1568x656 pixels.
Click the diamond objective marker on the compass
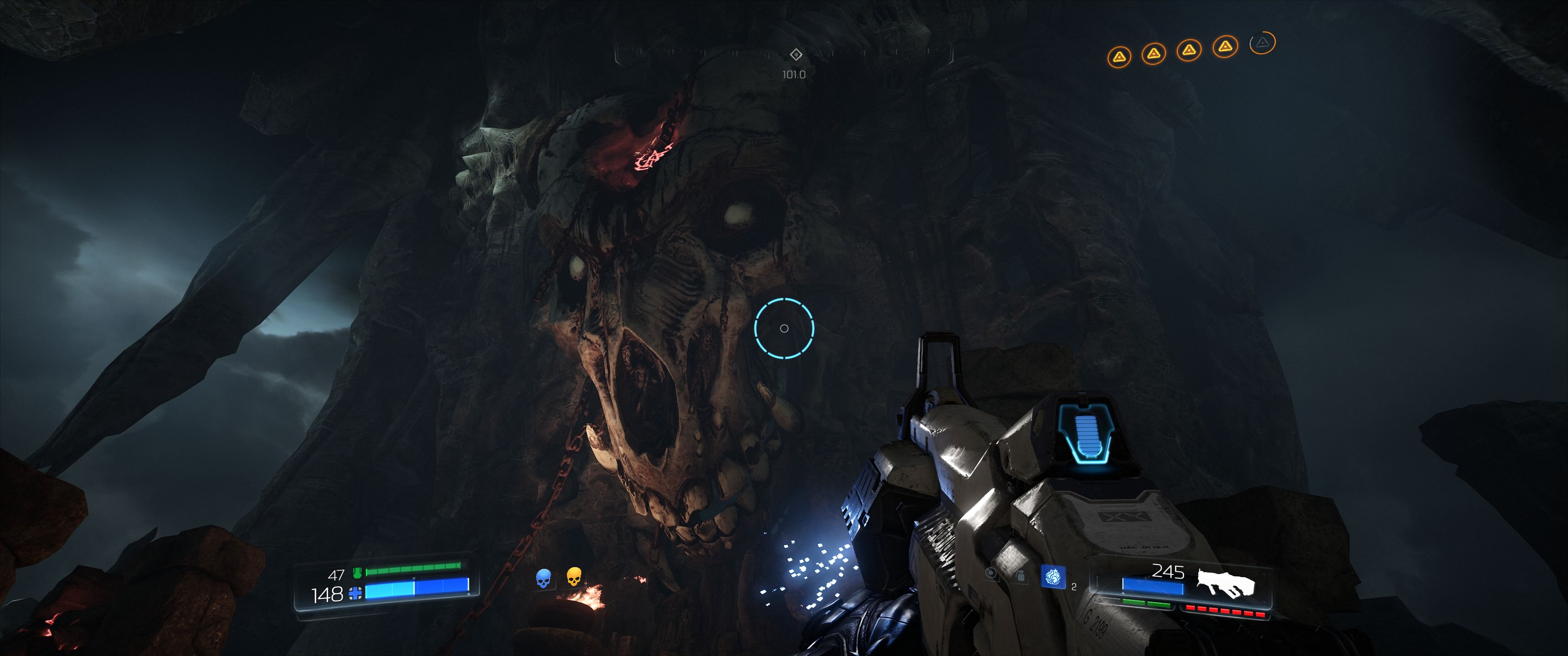(795, 55)
